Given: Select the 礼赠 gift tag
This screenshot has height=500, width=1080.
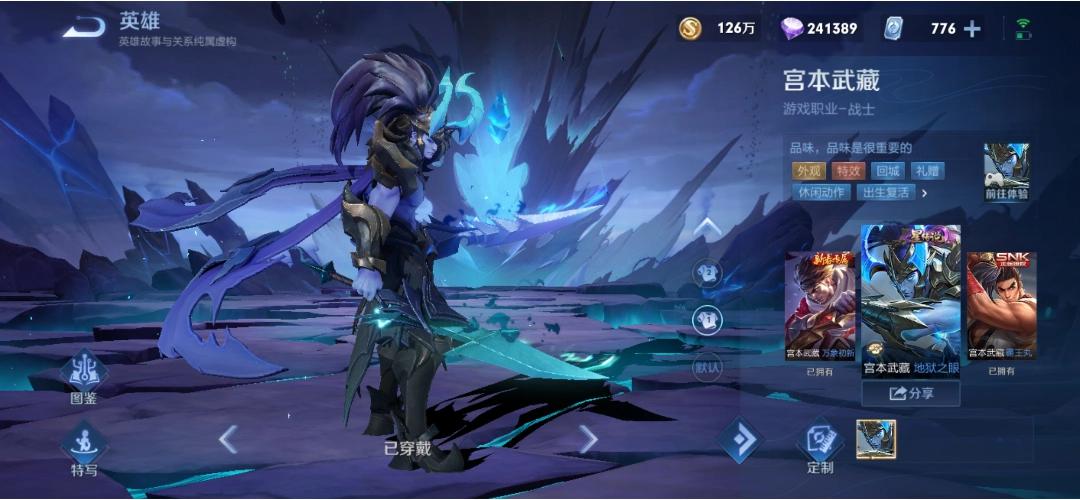Looking at the screenshot, I should 928,171.
